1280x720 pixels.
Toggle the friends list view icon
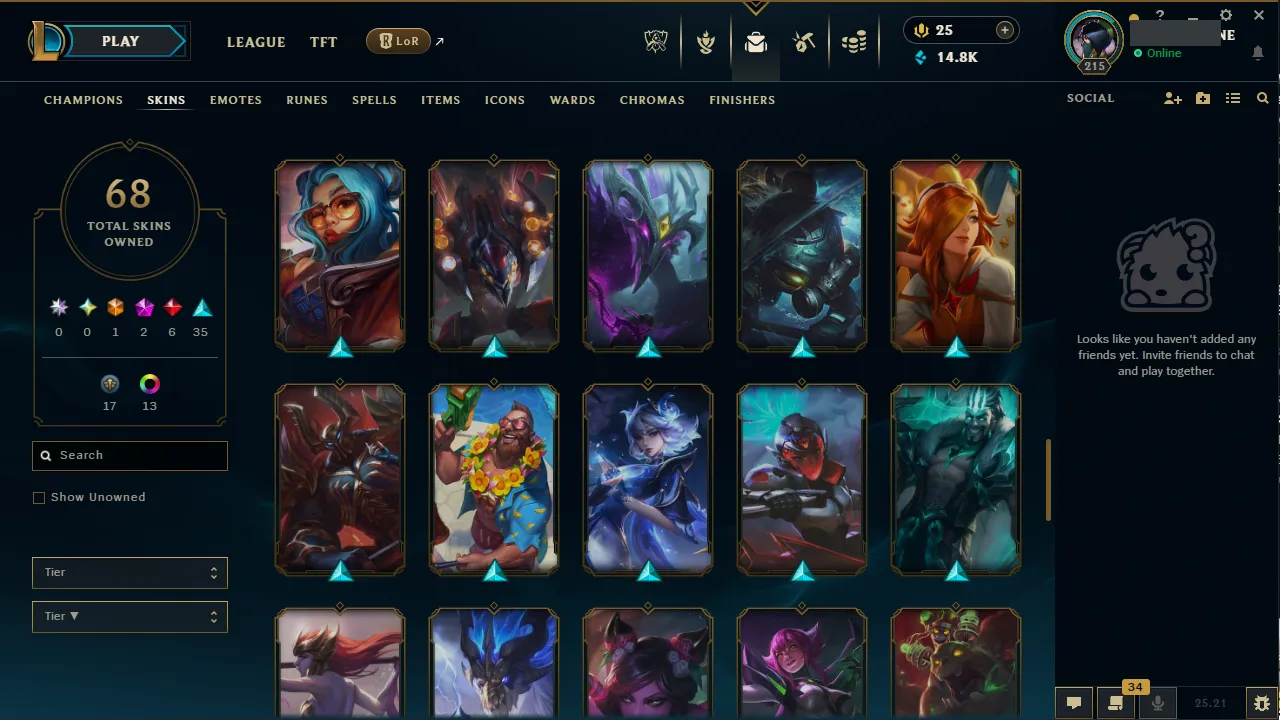(1233, 98)
